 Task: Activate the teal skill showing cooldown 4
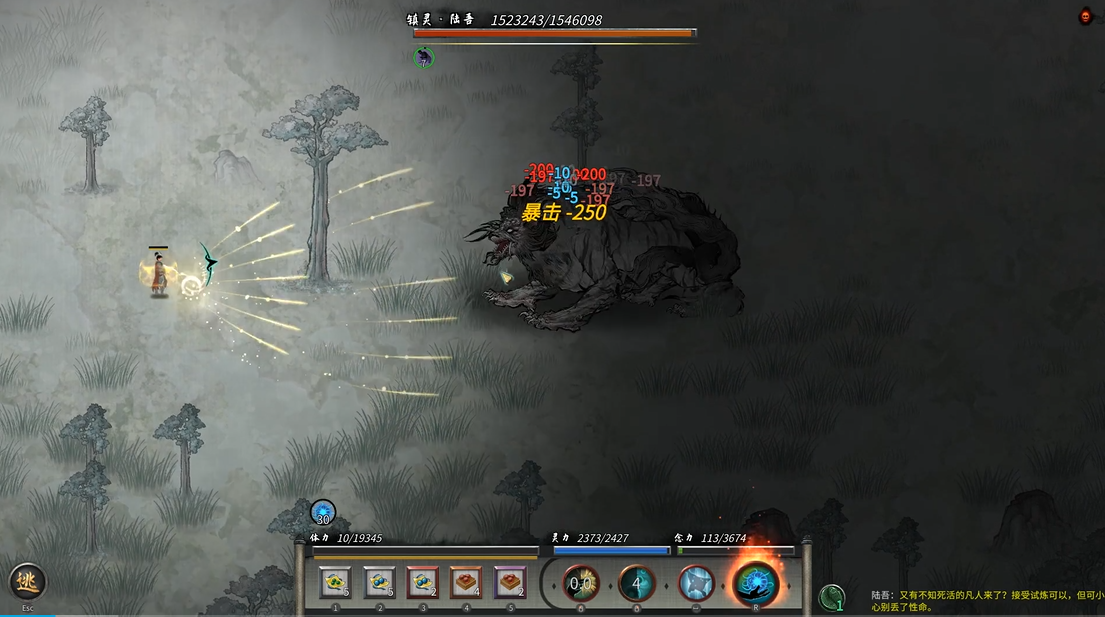(637, 583)
